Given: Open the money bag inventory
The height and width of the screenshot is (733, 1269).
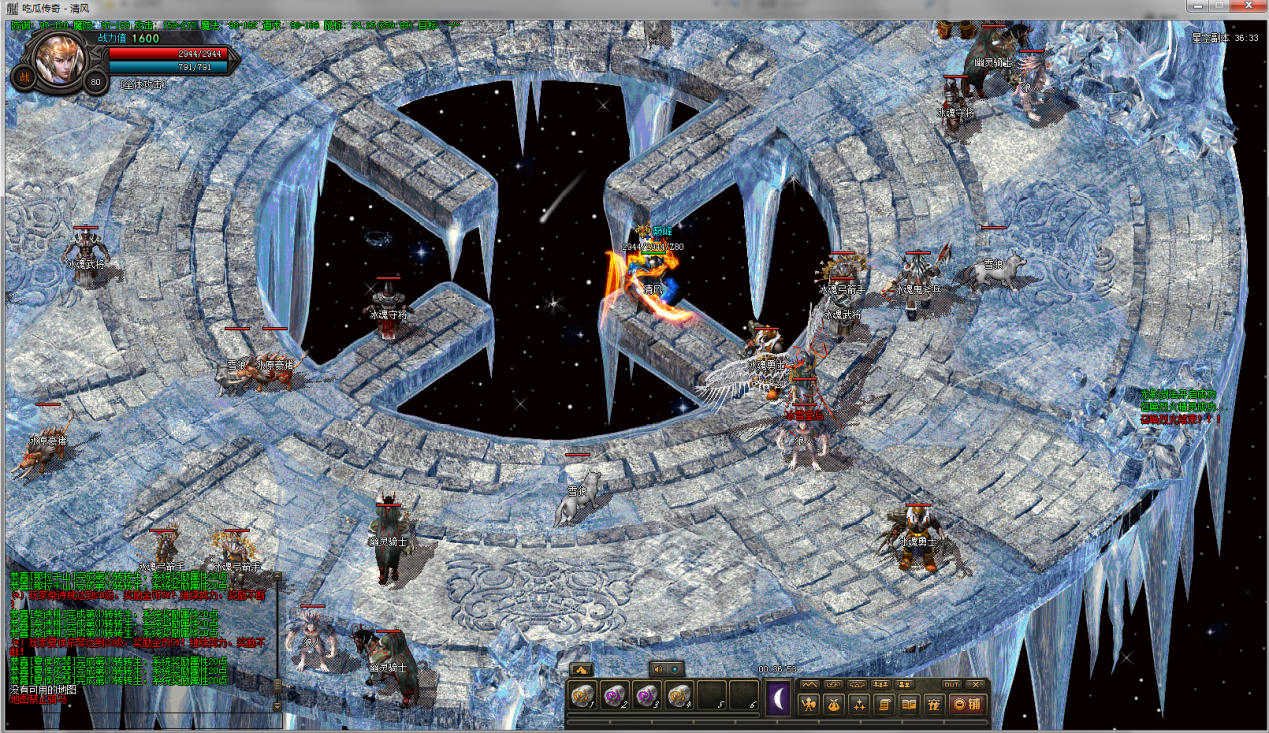Looking at the screenshot, I should (832, 704).
